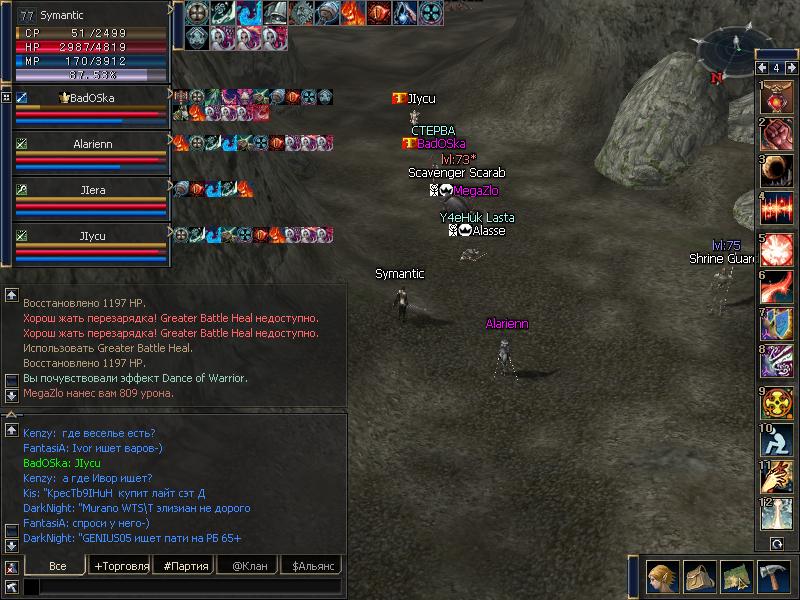Open the hammer actions menu icon

pos(774,577)
